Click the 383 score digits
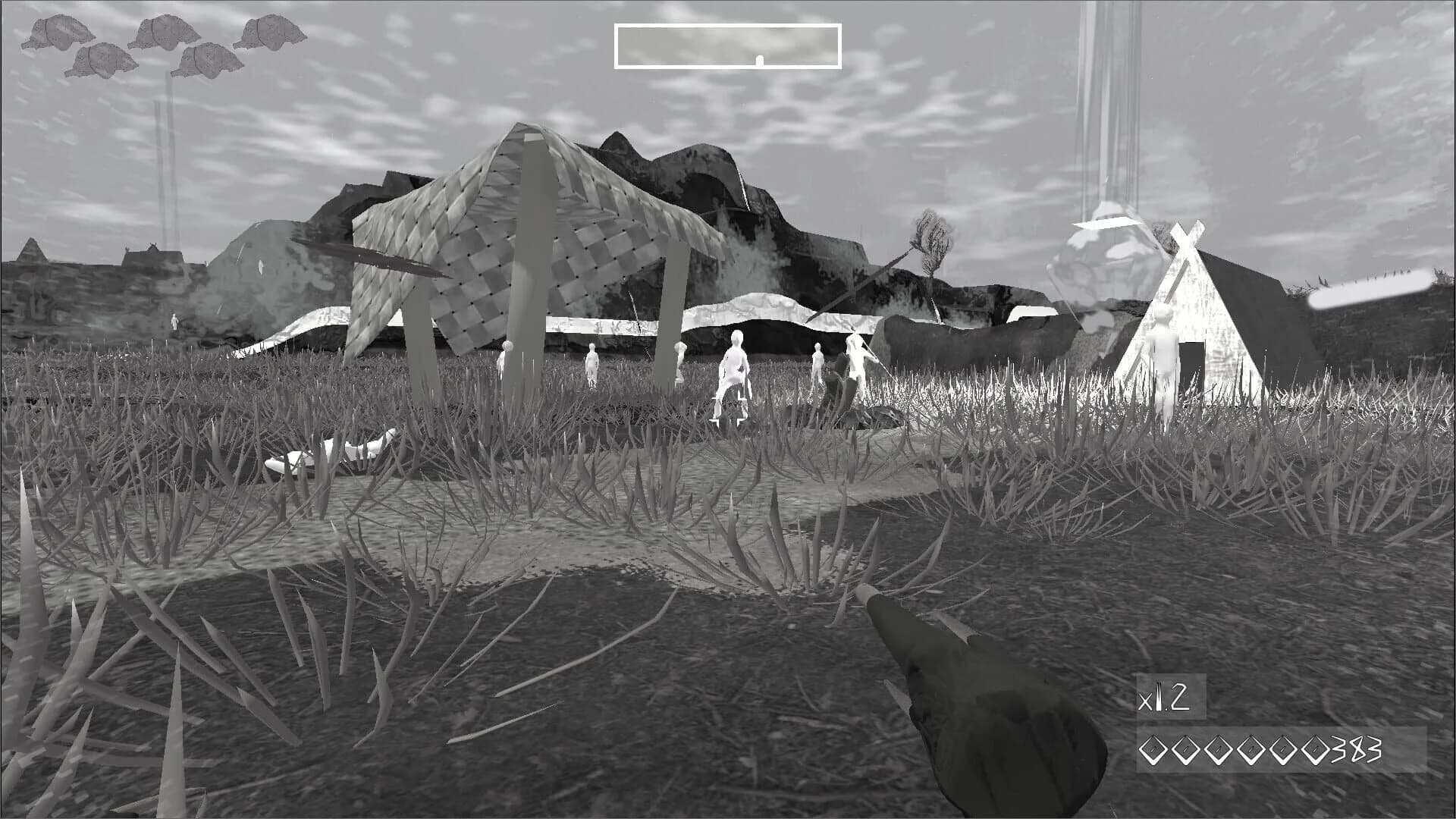The width and height of the screenshot is (1456, 819). 1356,749
